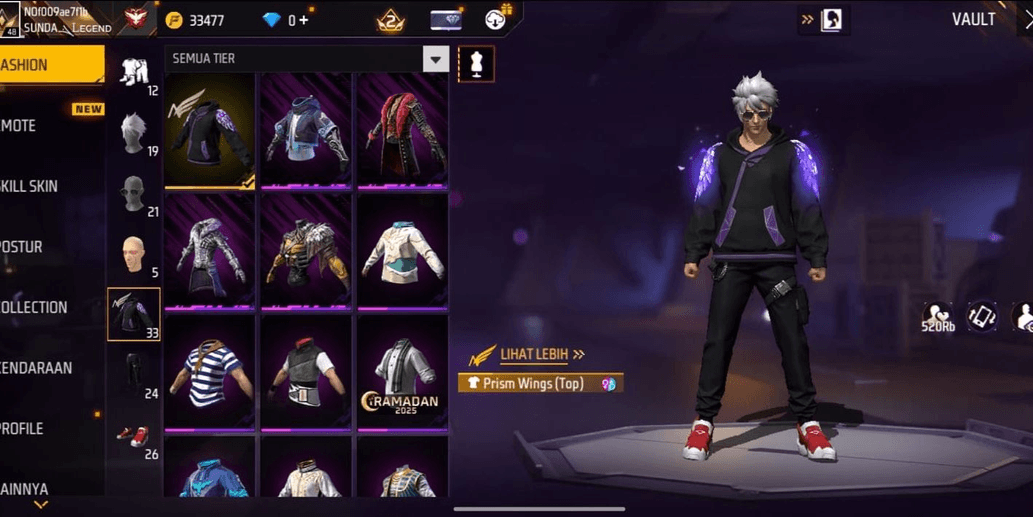Choose the red sneakers shoe category

134,437
